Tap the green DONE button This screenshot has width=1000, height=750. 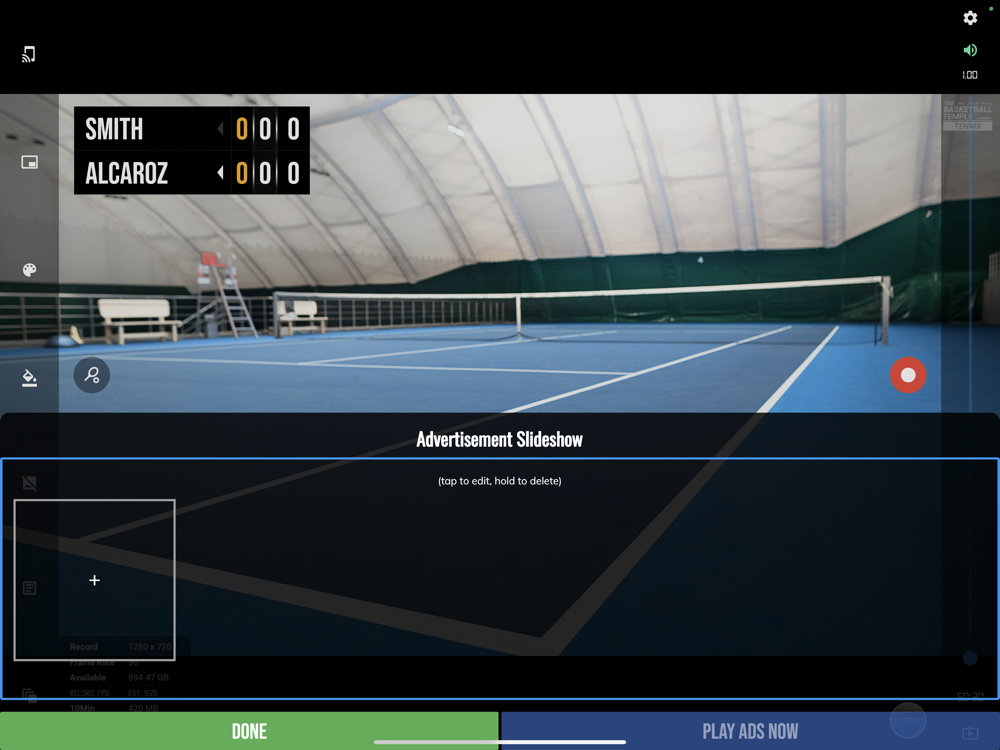pos(249,731)
